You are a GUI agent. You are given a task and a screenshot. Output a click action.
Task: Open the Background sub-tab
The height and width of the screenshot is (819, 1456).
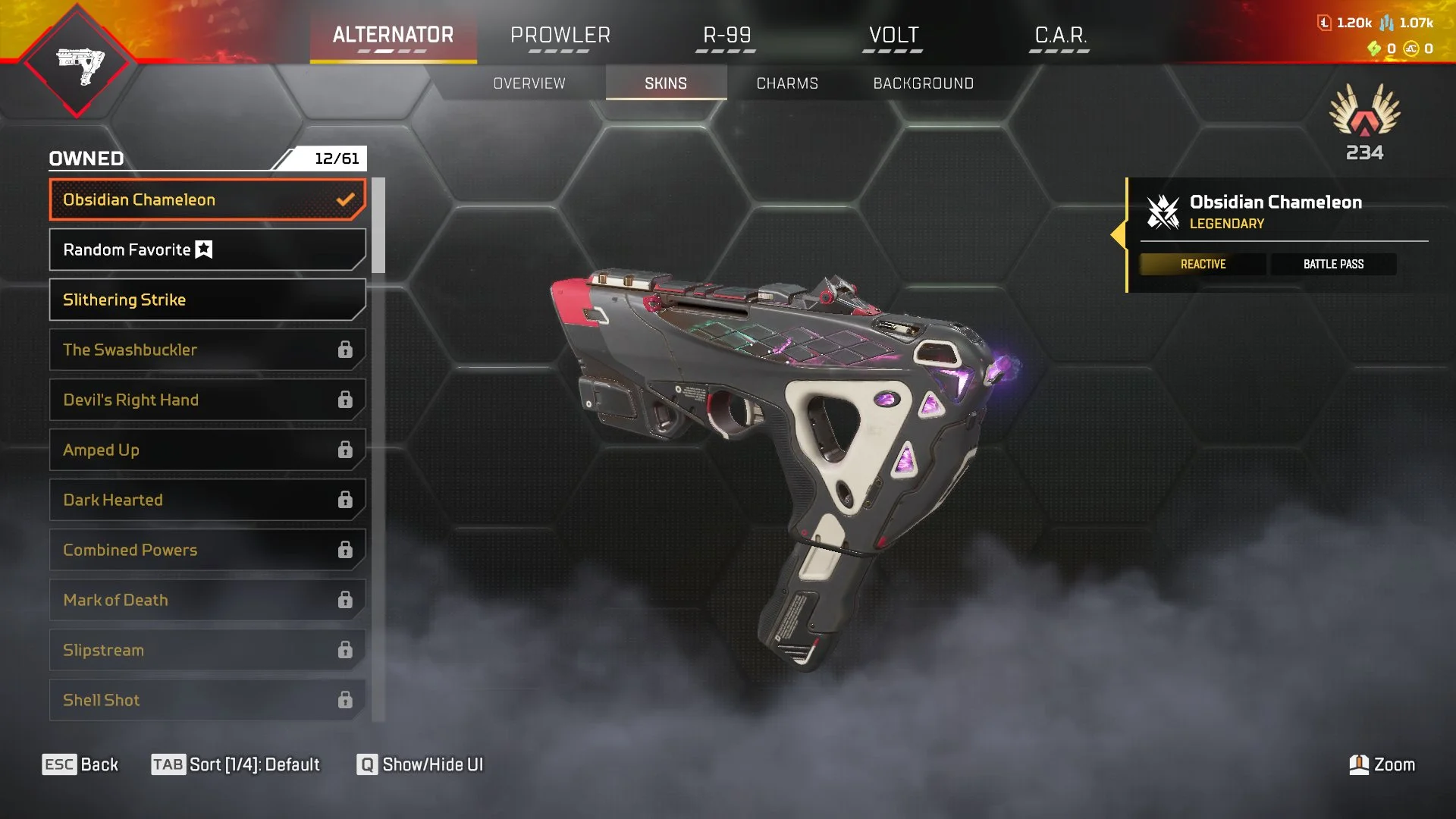pyautogui.click(x=923, y=83)
